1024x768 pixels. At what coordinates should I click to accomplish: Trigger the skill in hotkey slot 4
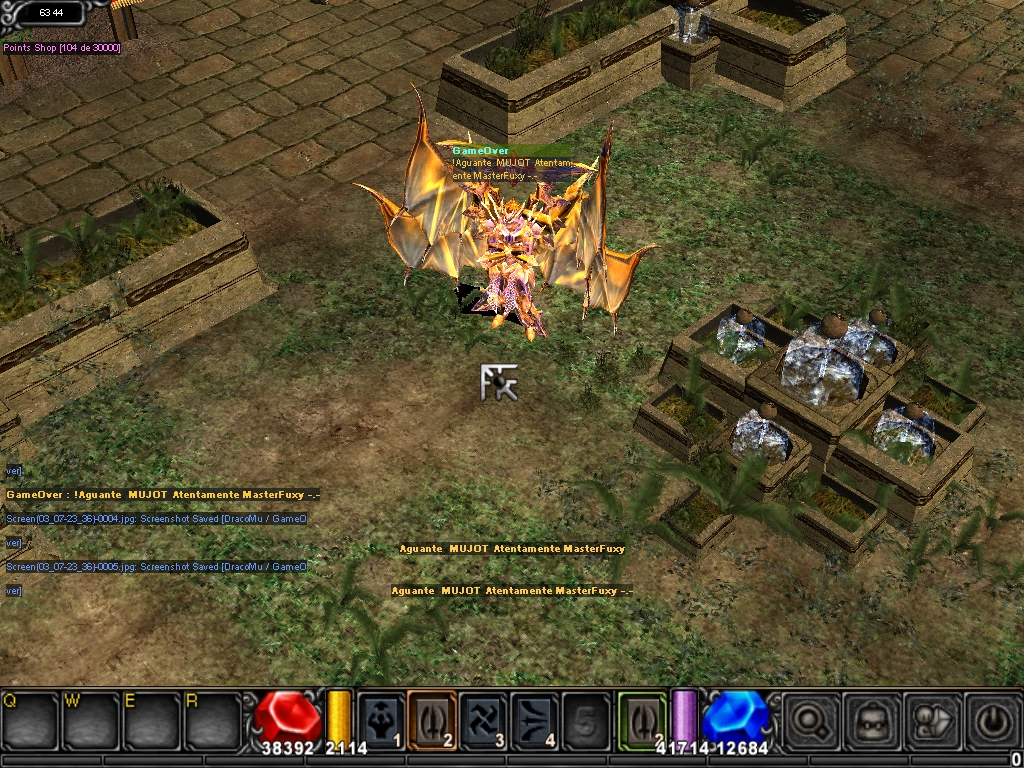(x=534, y=720)
